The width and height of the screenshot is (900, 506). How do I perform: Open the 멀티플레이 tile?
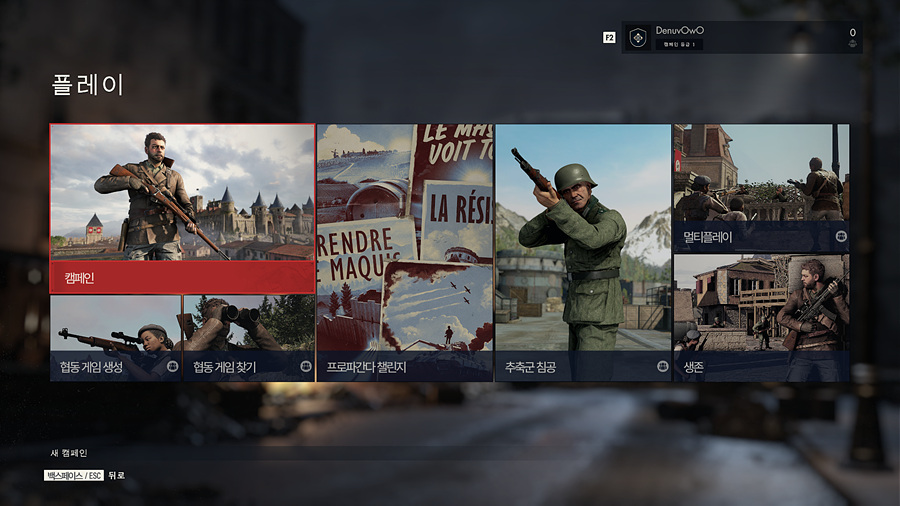click(761, 188)
